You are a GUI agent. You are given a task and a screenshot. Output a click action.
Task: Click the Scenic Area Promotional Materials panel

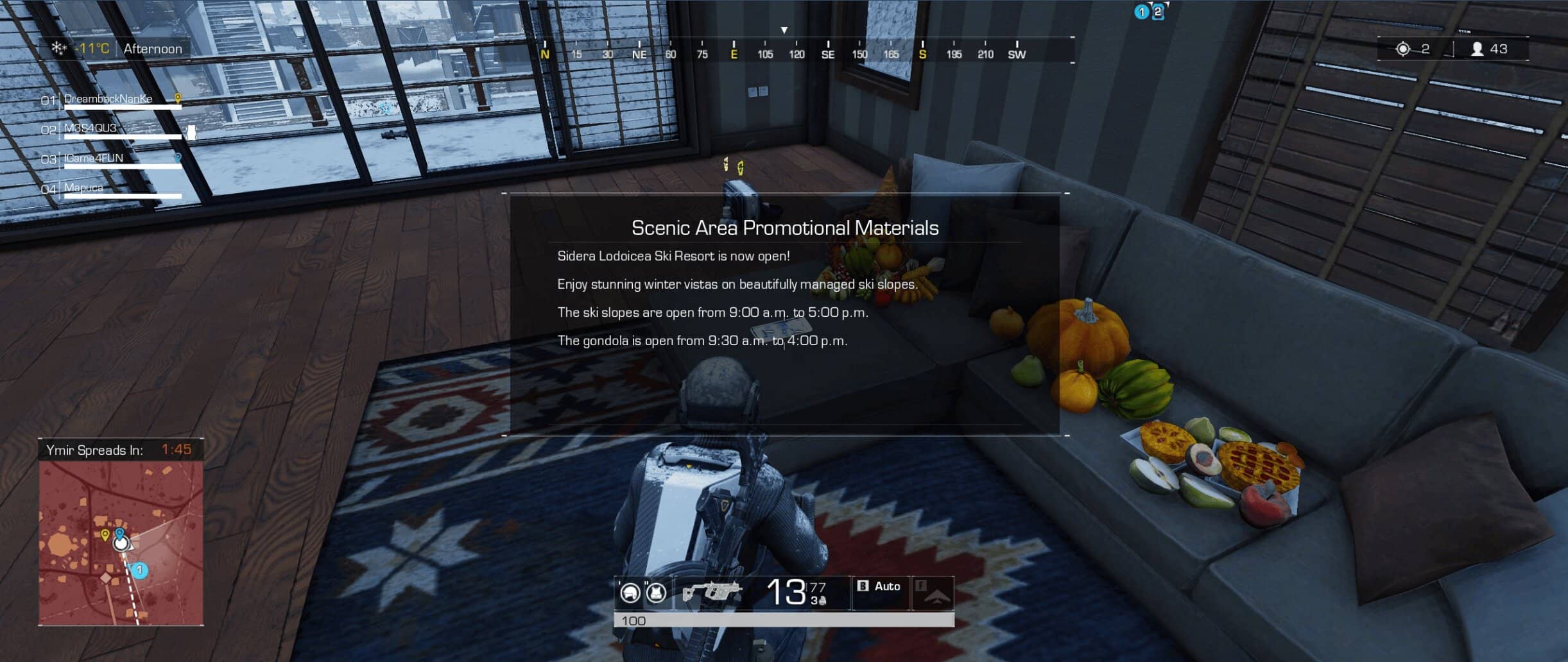[784, 314]
